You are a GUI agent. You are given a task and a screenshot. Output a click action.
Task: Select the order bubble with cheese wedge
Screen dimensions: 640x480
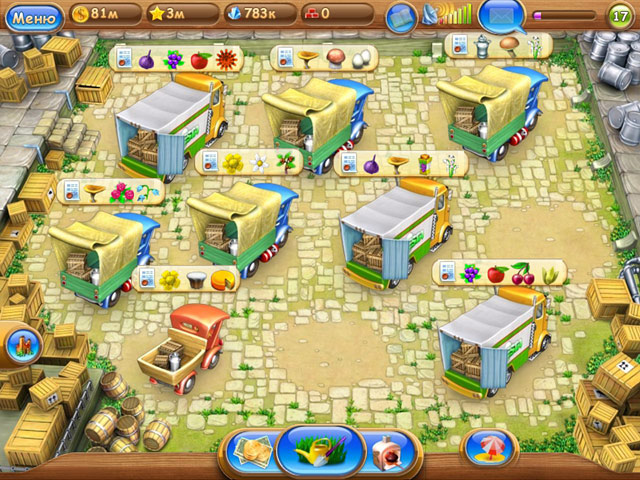tap(185, 279)
